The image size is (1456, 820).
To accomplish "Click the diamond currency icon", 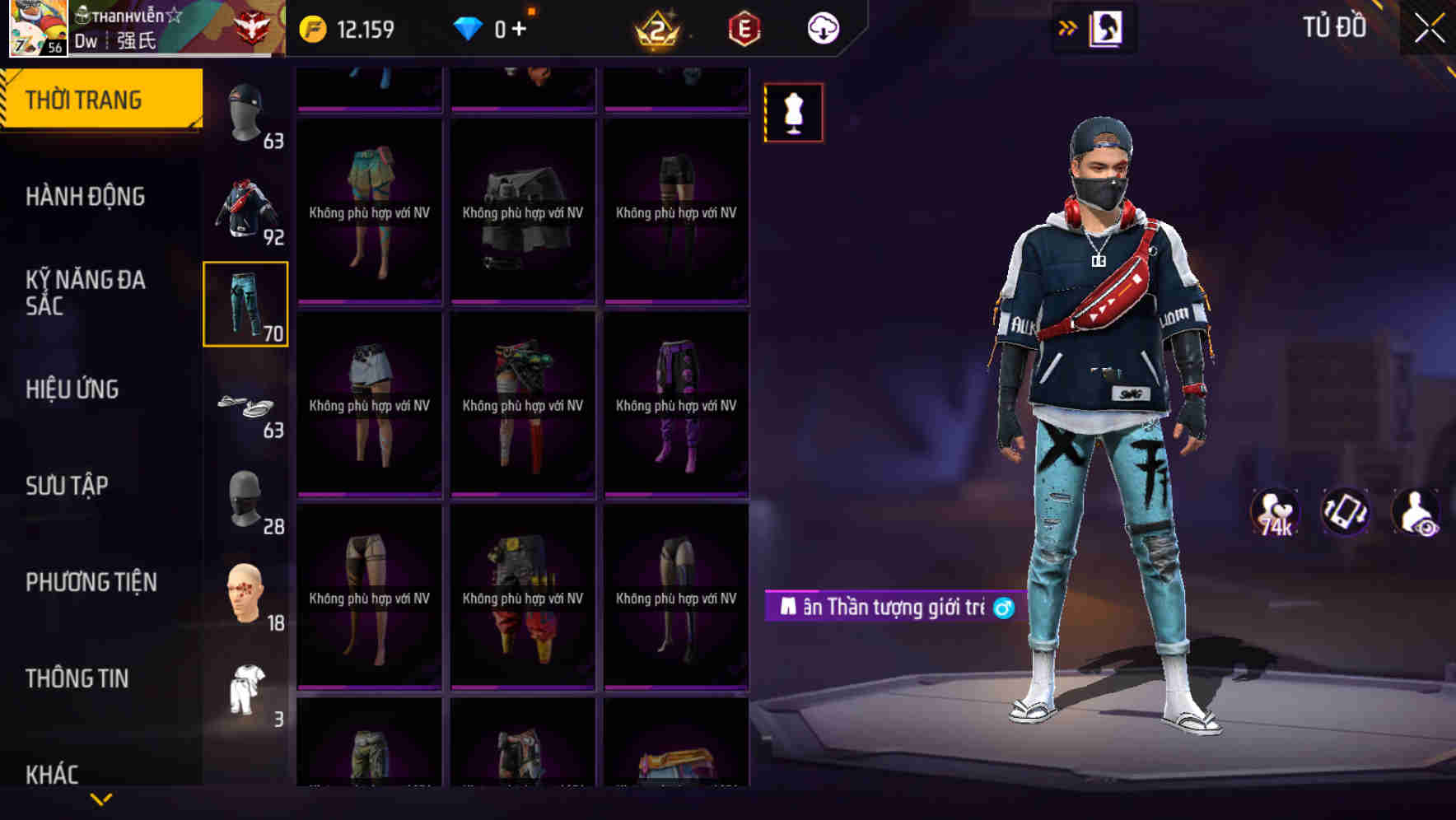I will click(469, 27).
